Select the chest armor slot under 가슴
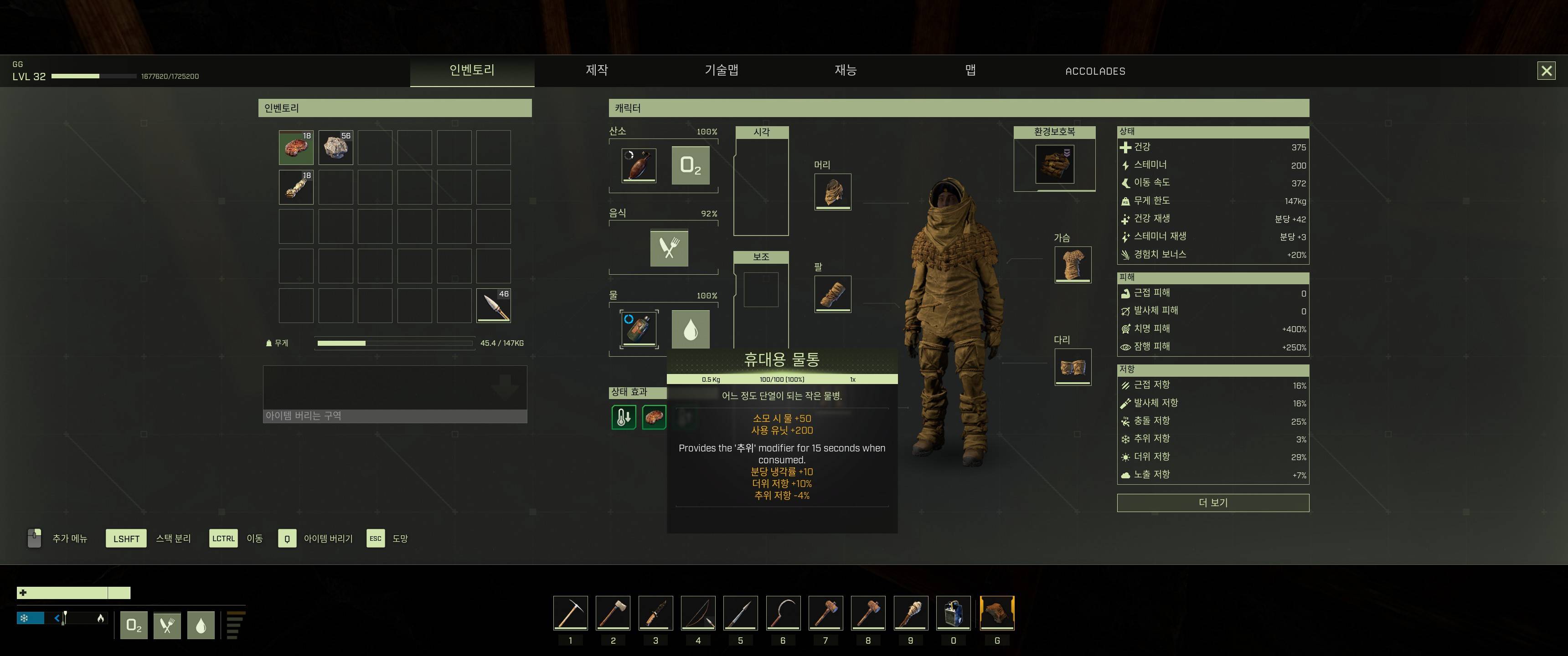 tap(1073, 265)
